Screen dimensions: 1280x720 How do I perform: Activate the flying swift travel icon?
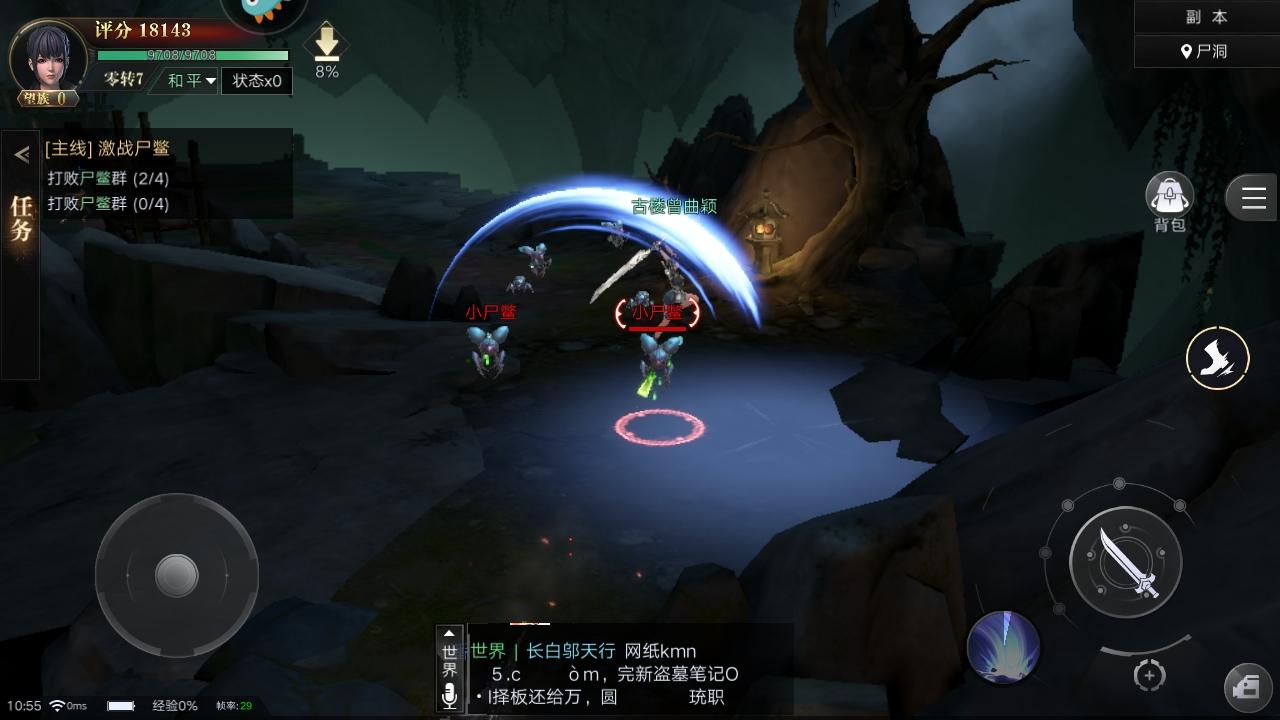(1217, 357)
